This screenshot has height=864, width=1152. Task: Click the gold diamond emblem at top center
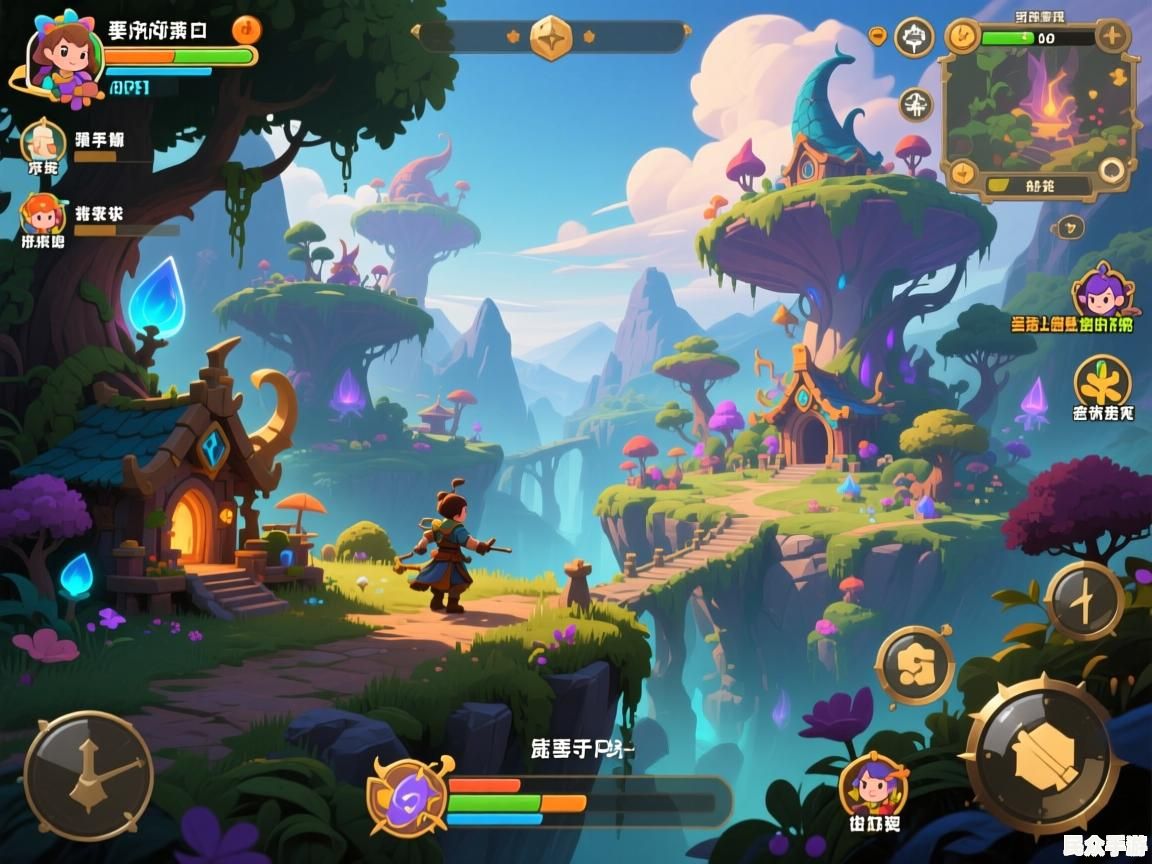pos(551,37)
